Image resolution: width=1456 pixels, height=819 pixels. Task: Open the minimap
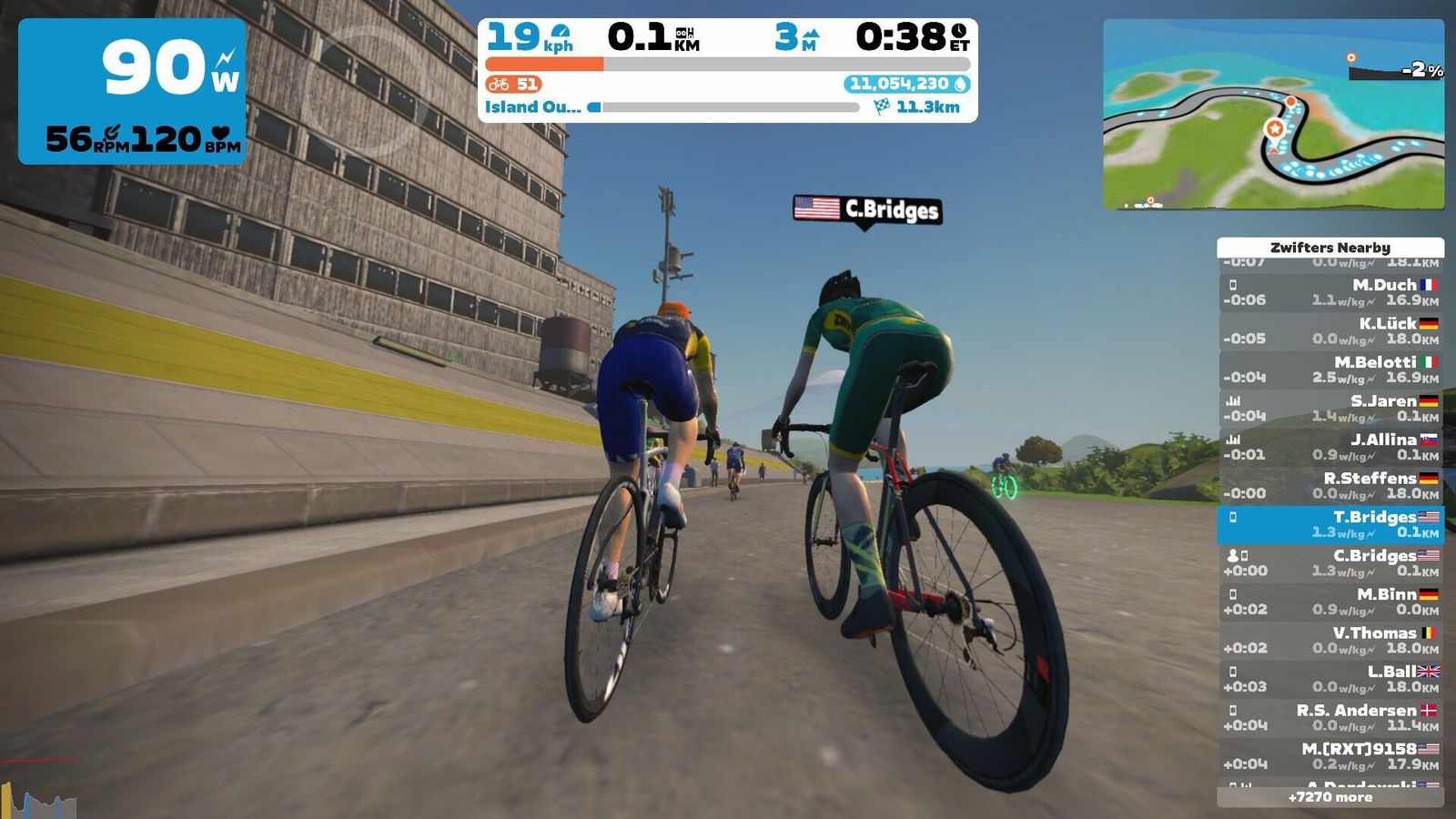1273,115
